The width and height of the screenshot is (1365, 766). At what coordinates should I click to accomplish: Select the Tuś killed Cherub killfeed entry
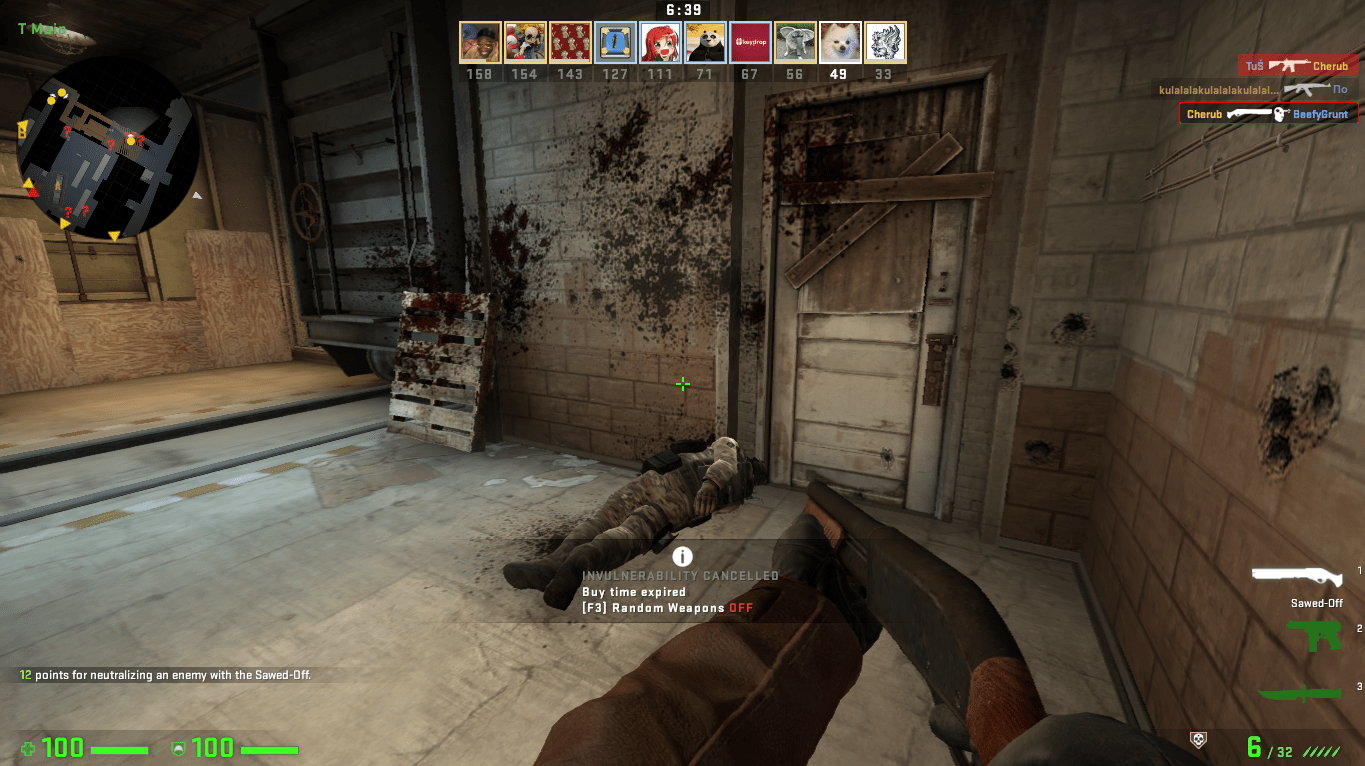click(x=1297, y=66)
